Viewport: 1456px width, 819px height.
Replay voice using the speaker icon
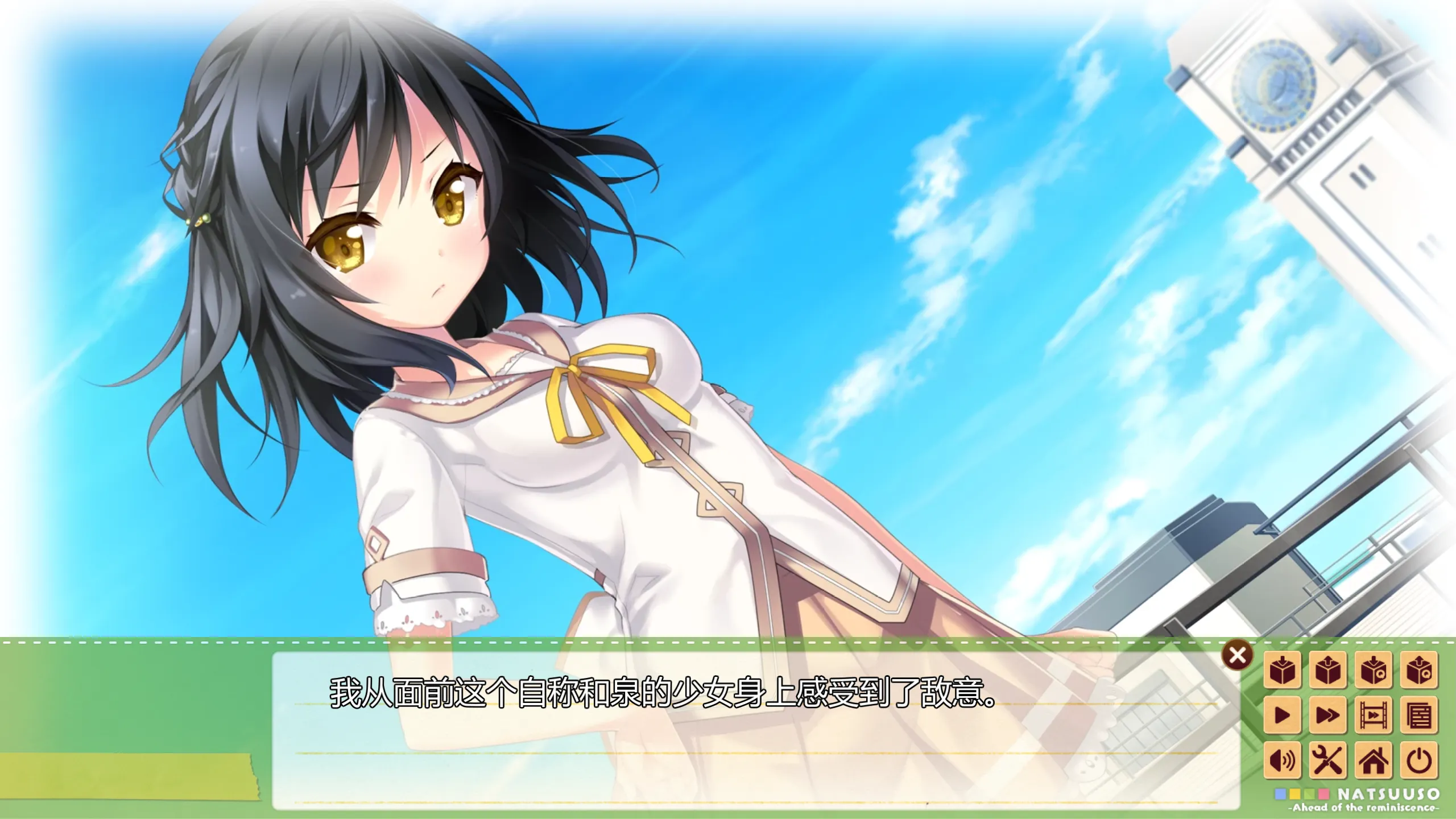click(1282, 760)
